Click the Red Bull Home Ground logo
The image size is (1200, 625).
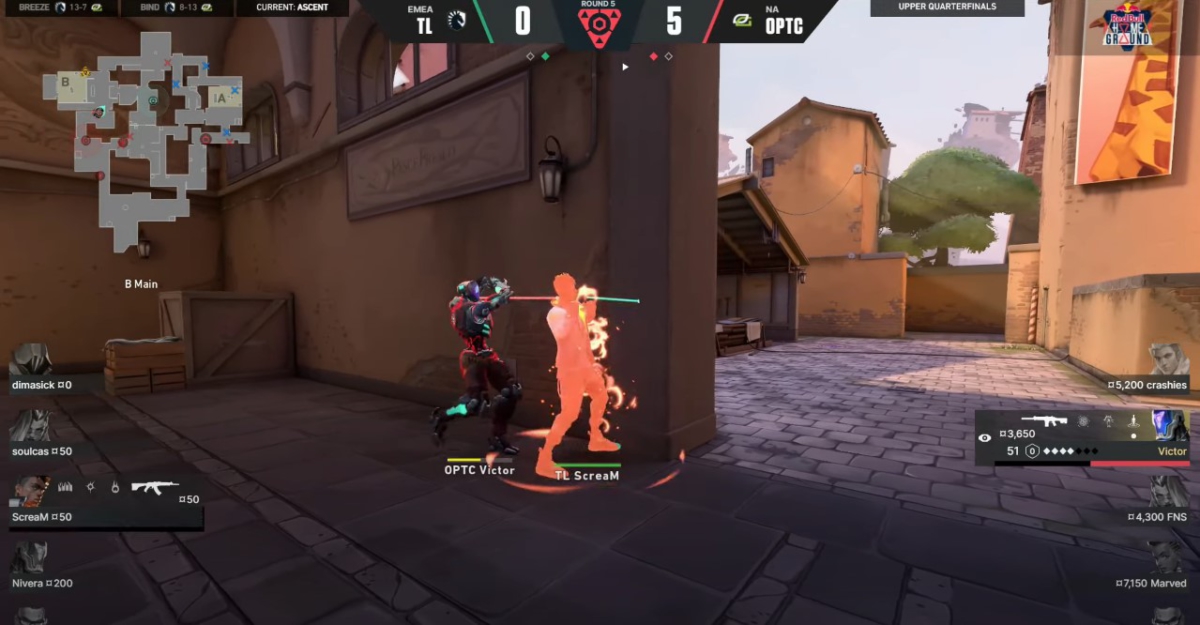tap(1126, 27)
